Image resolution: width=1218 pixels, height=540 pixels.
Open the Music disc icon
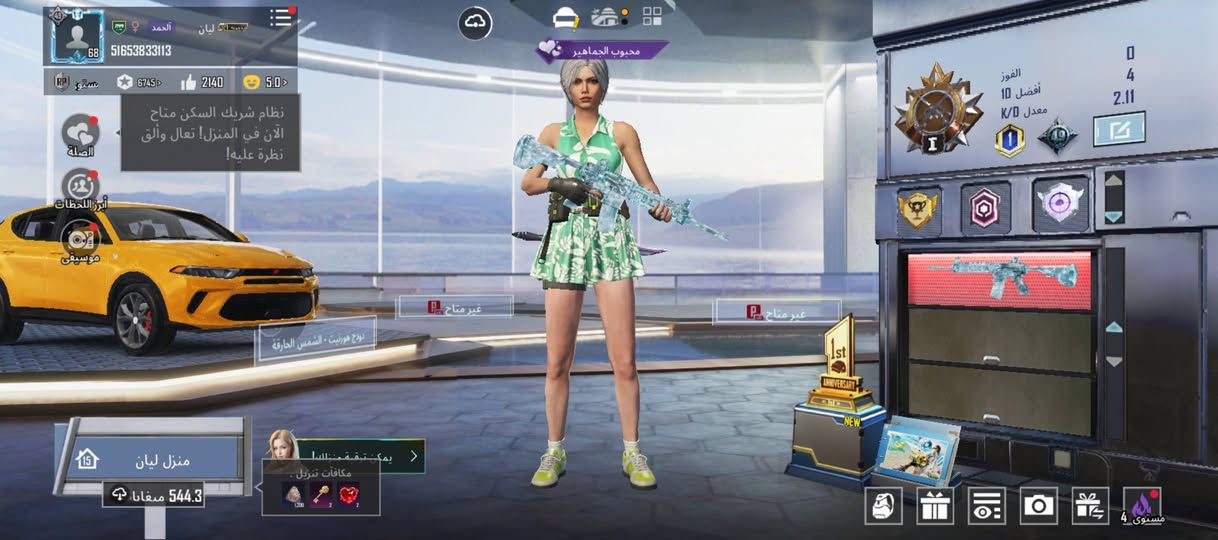(x=79, y=240)
